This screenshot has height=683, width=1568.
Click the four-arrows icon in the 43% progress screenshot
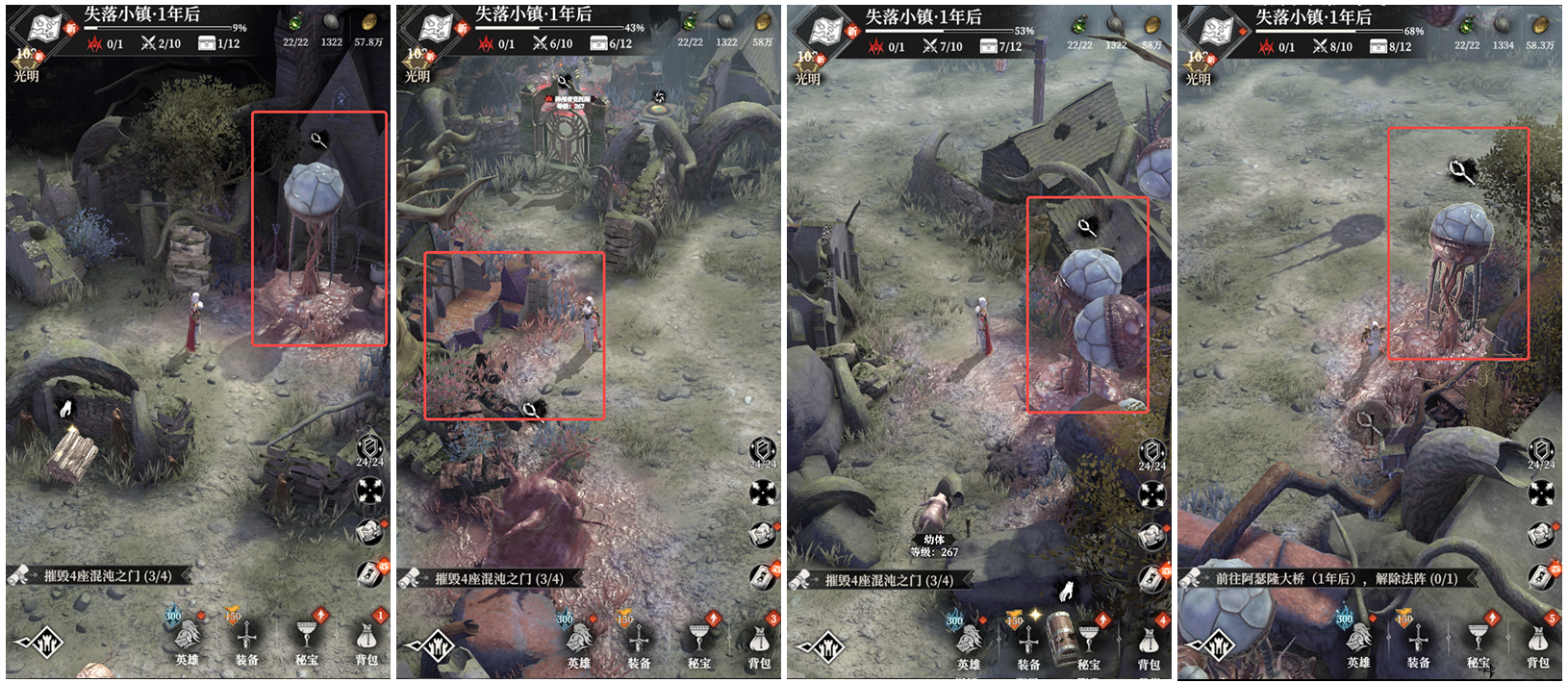point(762,493)
